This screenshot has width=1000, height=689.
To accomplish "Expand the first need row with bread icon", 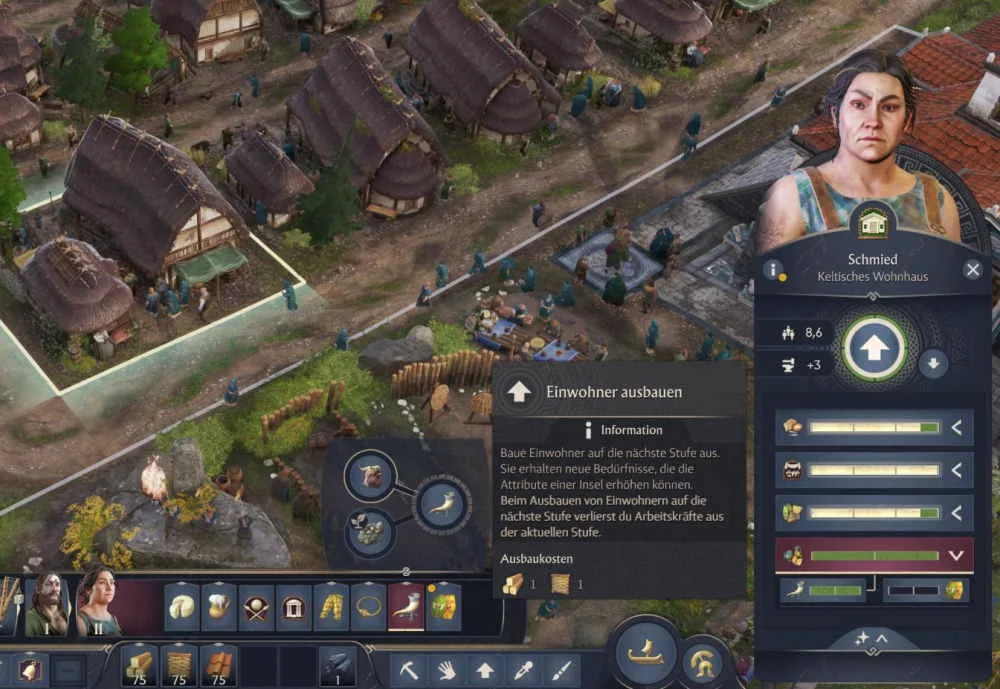I will pos(956,428).
